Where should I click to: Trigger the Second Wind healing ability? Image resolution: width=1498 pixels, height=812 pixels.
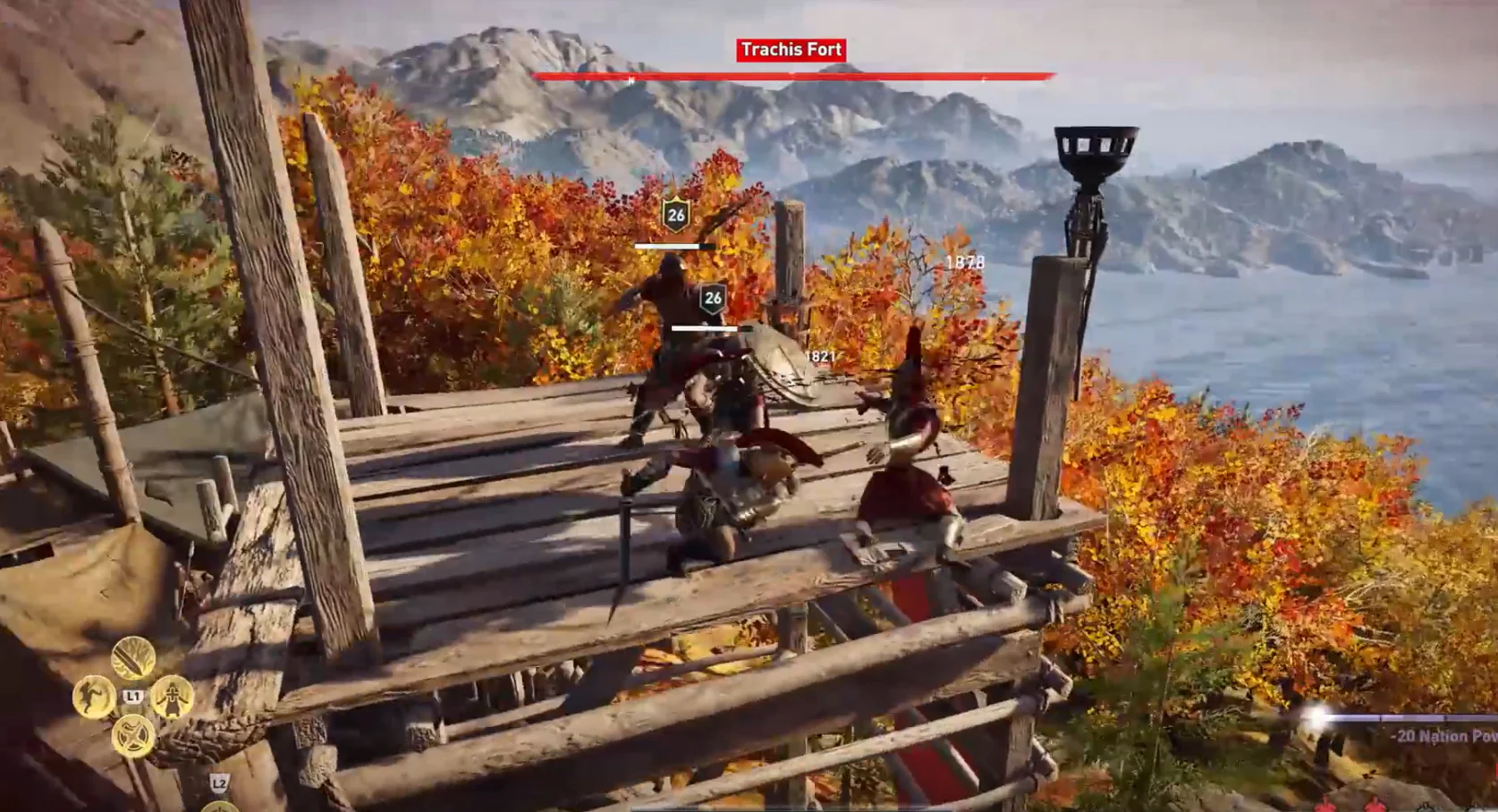pyautogui.click(x=172, y=698)
